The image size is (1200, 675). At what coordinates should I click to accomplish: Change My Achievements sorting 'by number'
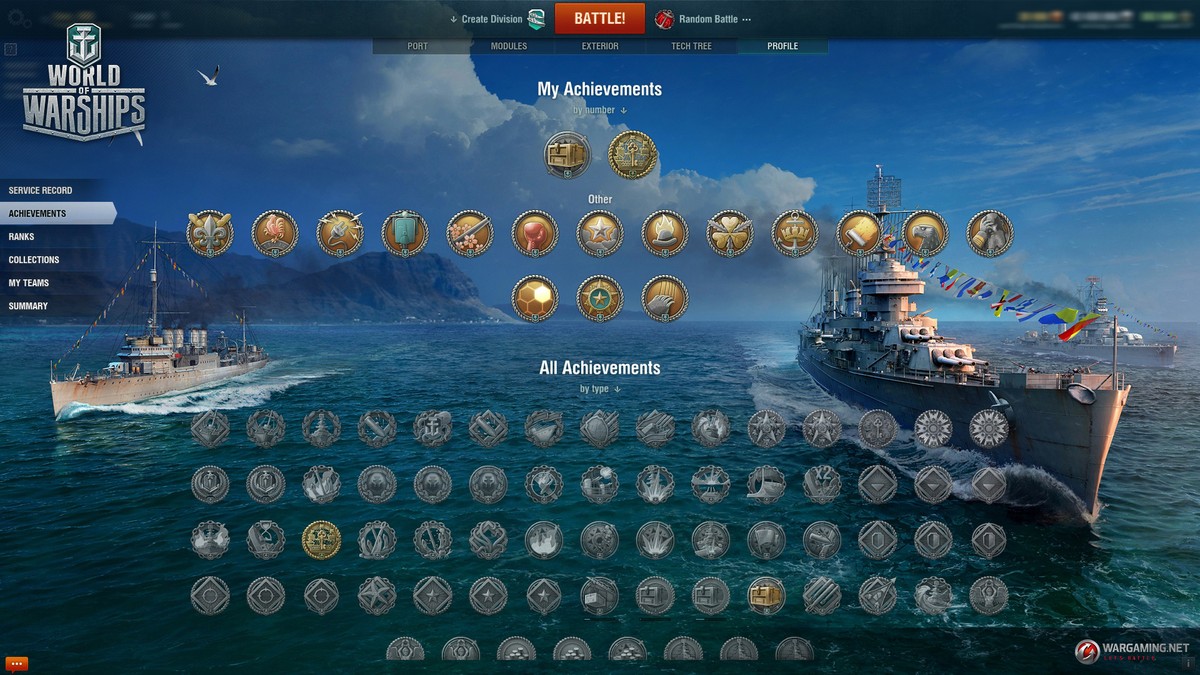(600, 110)
